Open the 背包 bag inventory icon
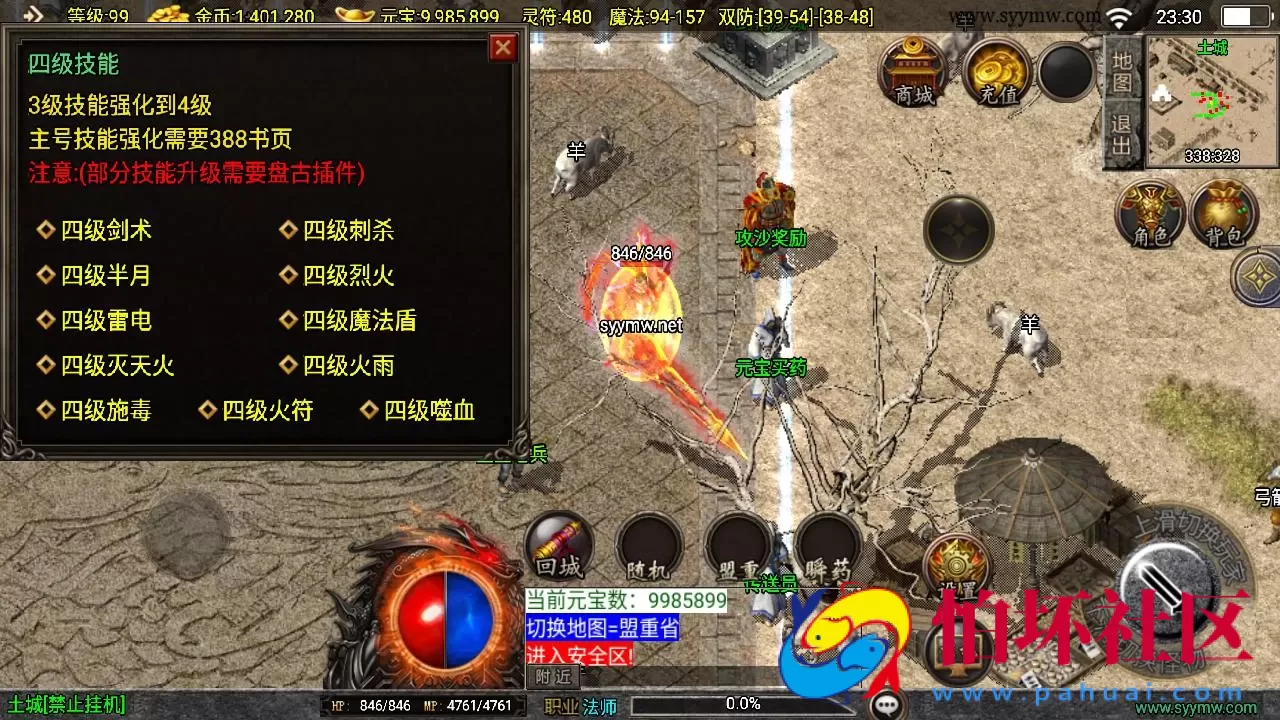The image size is (1280, 720). point(1222,213)
